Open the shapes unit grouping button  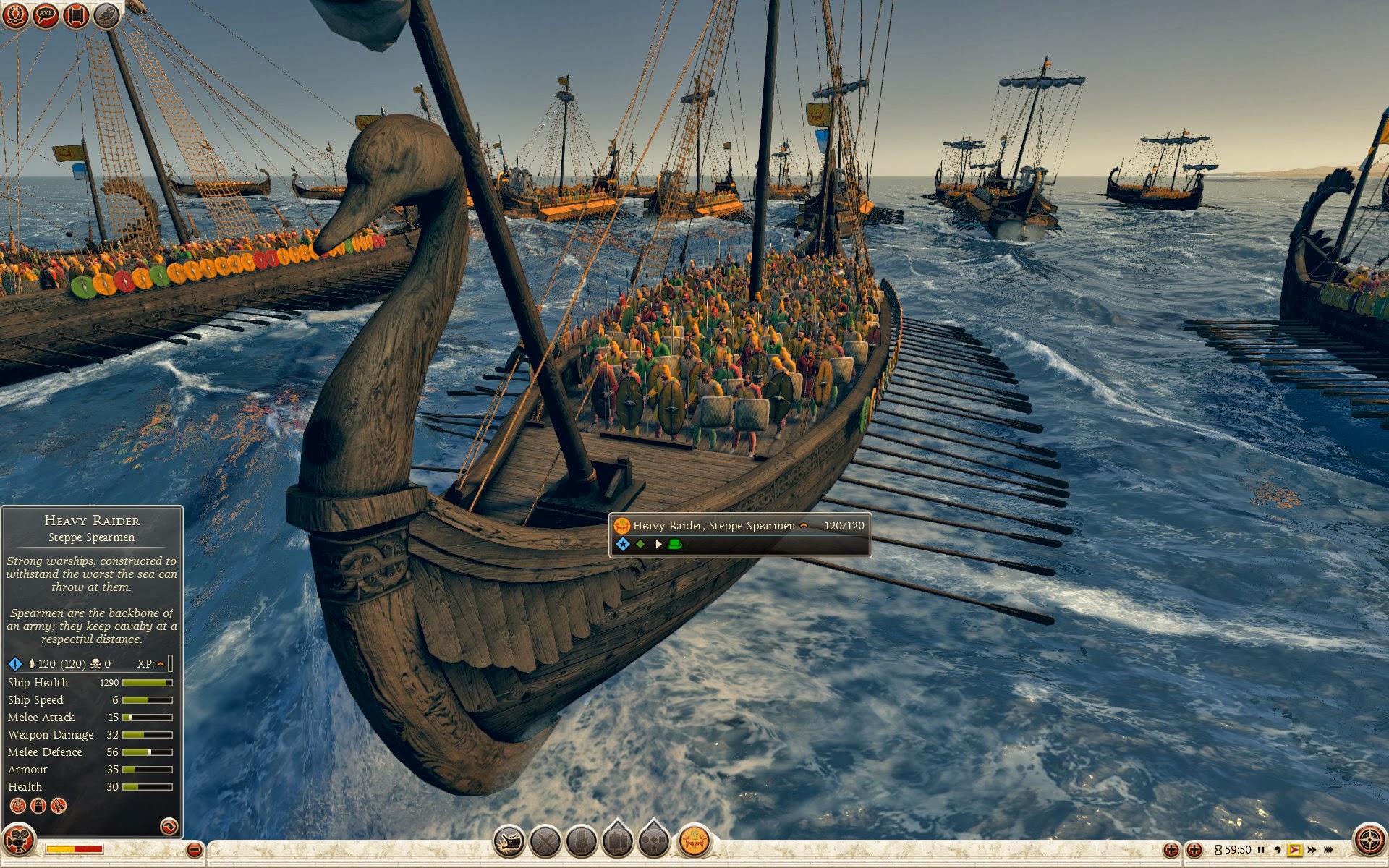coord(654,841)
